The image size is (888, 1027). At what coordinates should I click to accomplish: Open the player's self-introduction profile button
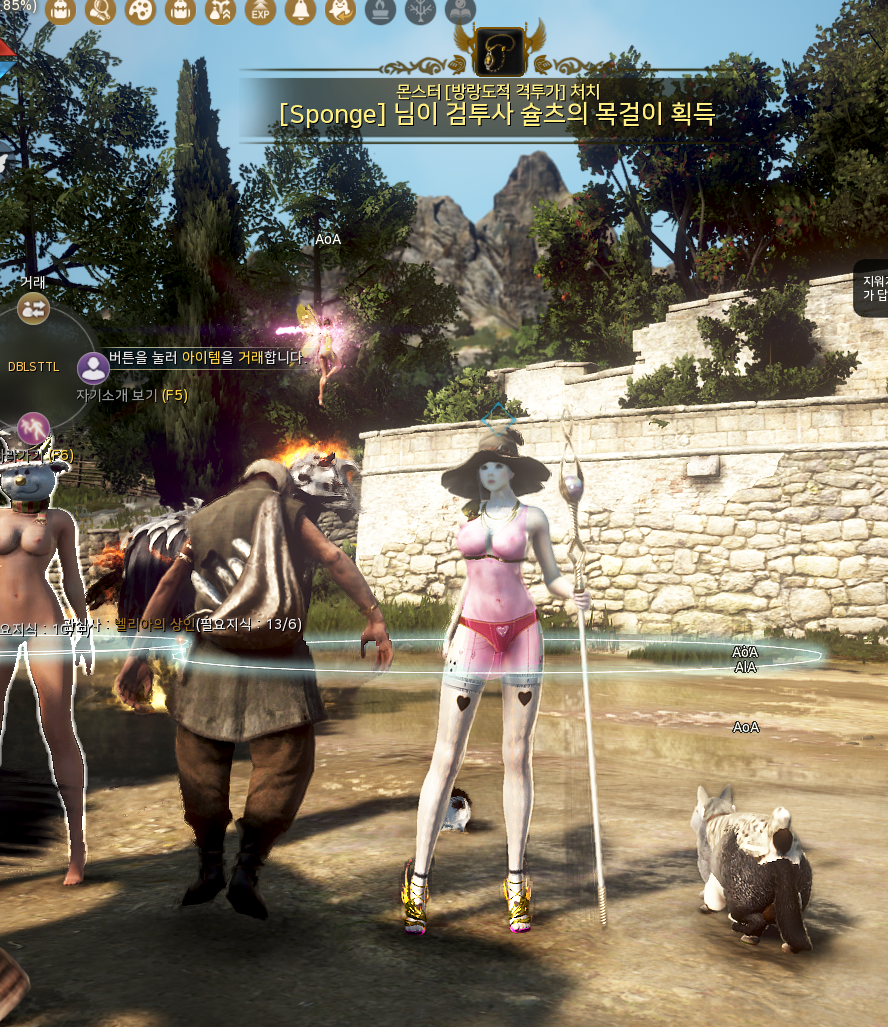tap(94, 368)
